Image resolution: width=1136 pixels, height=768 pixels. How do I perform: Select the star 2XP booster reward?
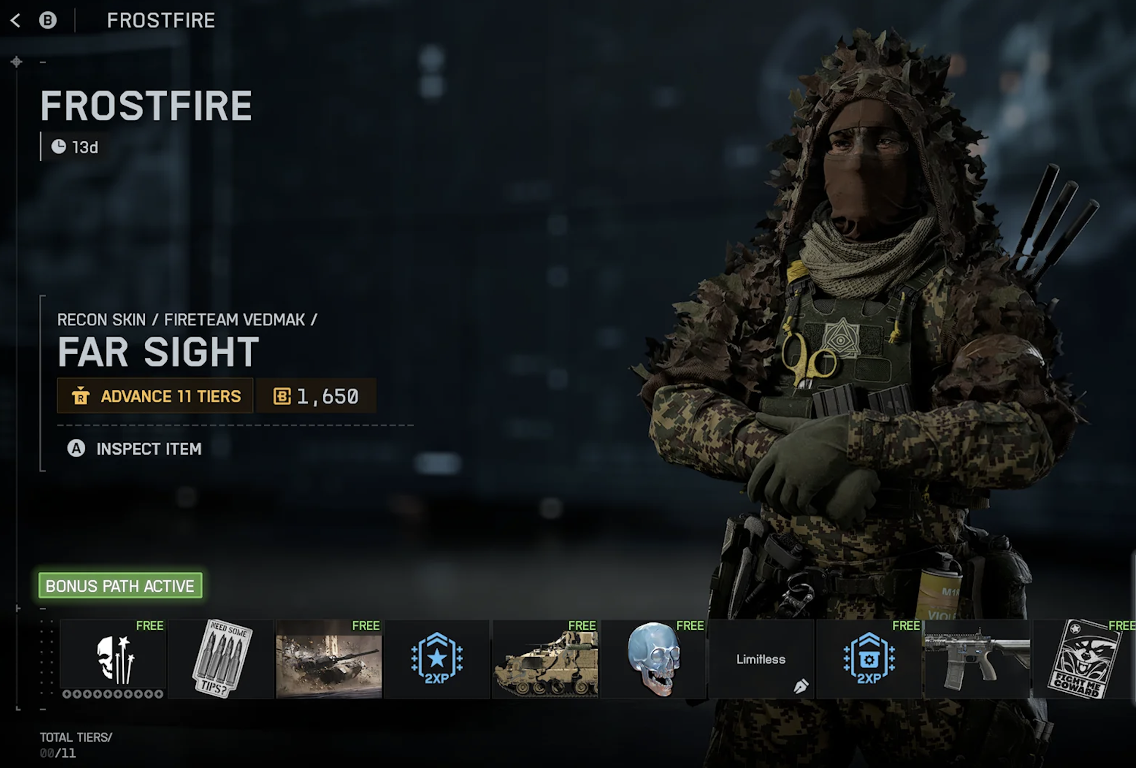pos(437,659)
